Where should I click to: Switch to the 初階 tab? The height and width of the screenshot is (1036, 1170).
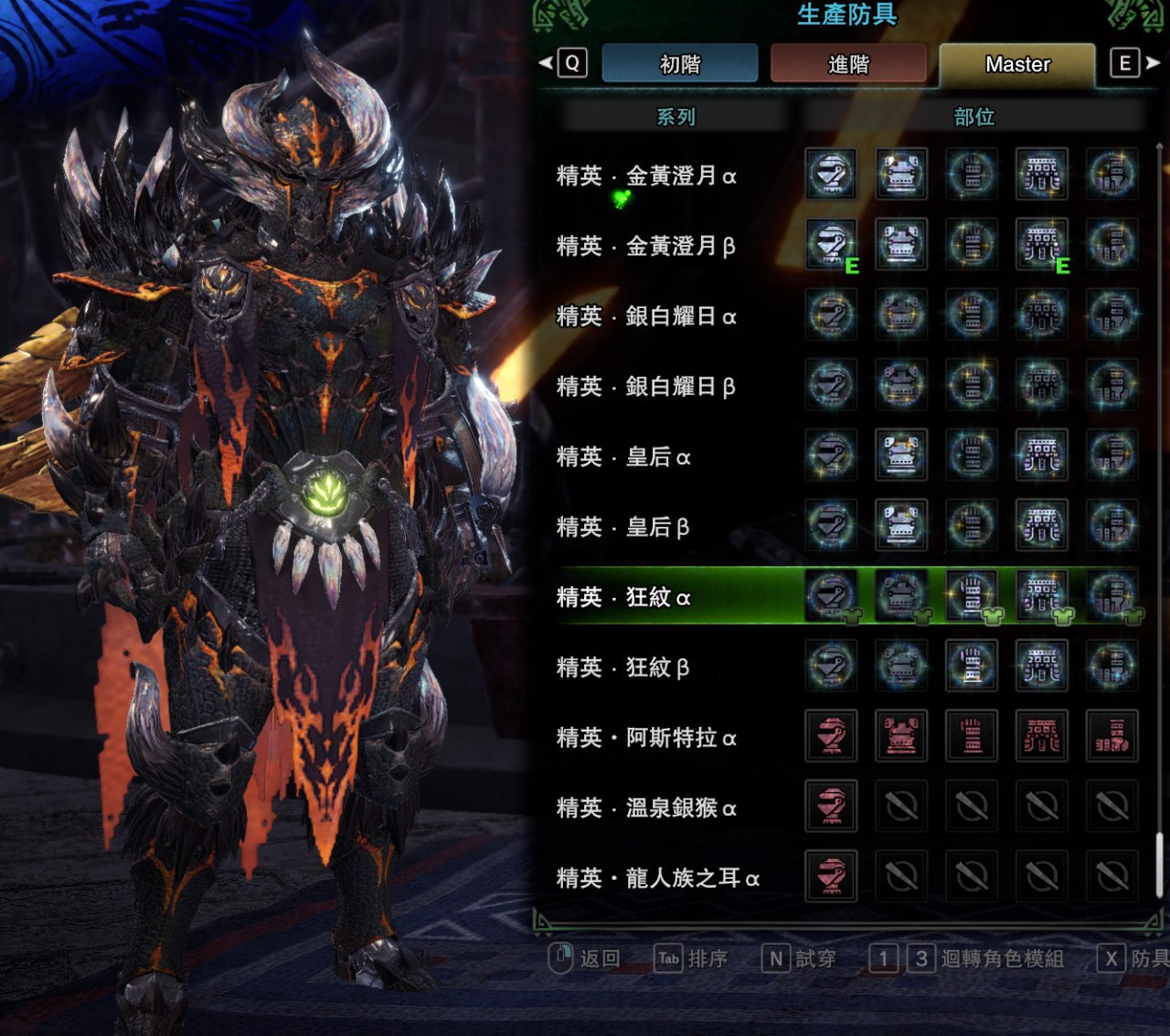click(679, 64)
